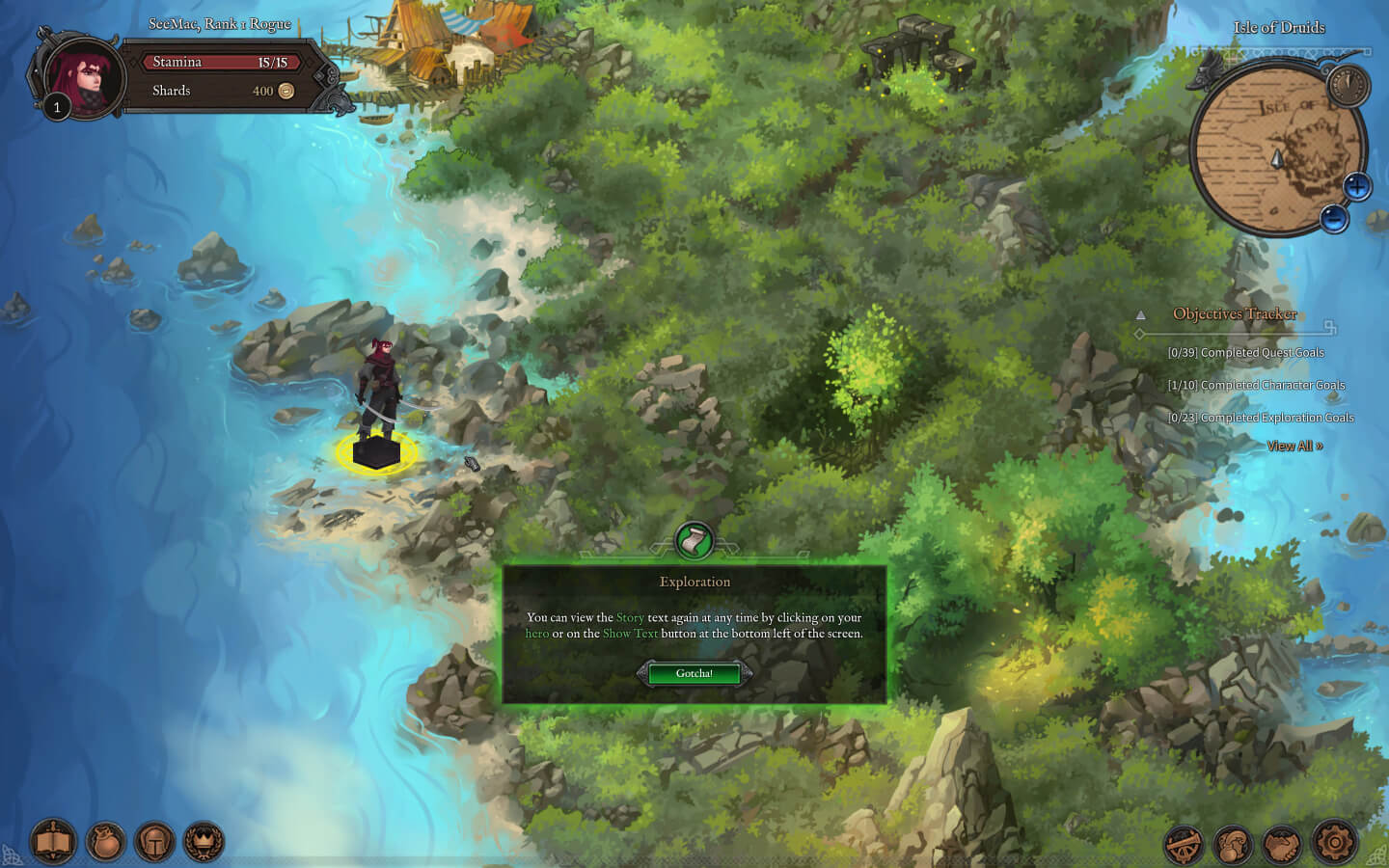This screenshot has width=1389, height=868.
Task: Zoom in the minimap with plus button
Action: [x=1356, y=186]
